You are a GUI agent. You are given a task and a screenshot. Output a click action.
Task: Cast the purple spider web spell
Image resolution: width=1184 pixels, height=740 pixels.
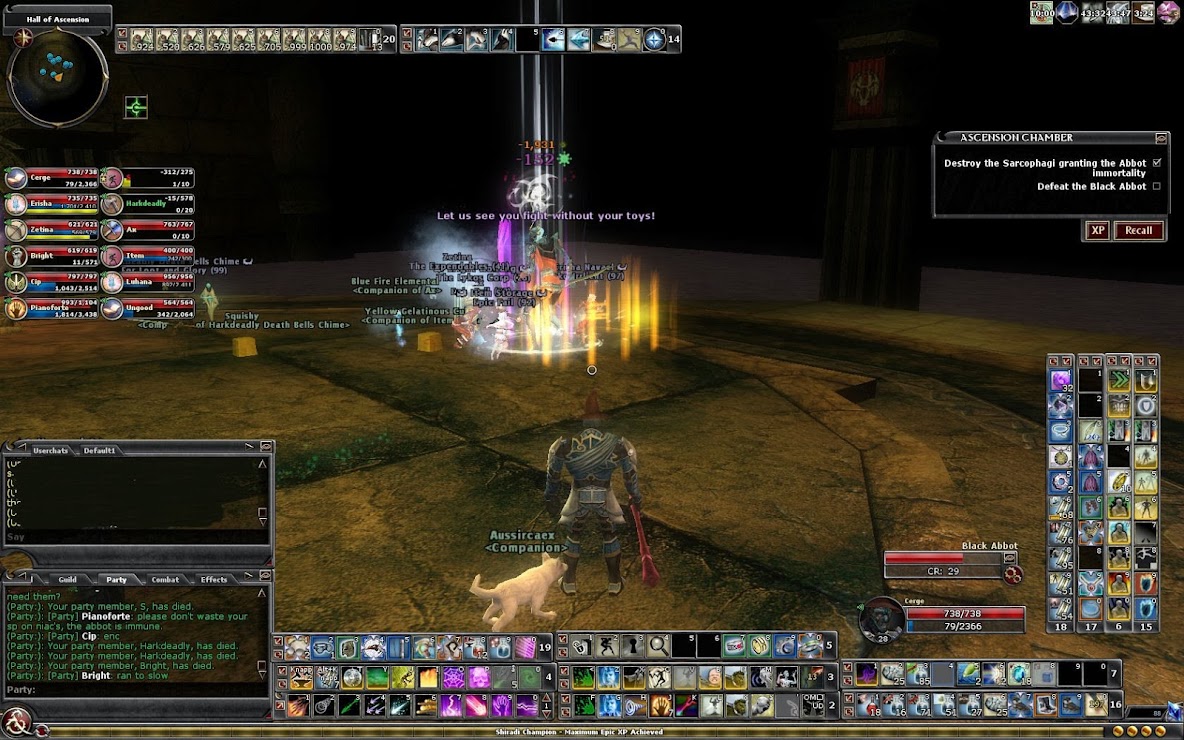(x=453, y=677)
